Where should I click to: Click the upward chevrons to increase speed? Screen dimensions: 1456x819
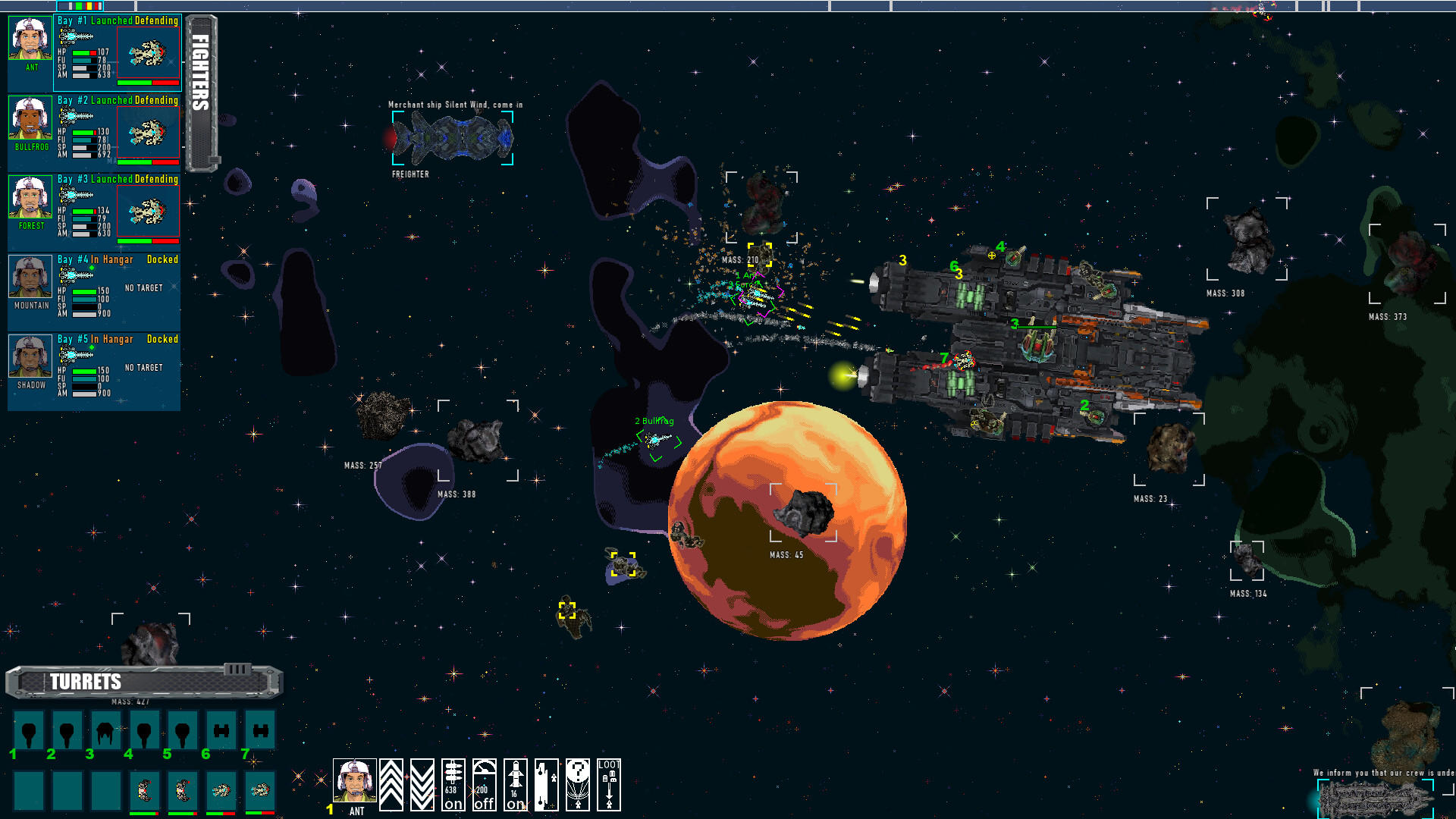tap(391, 784)
